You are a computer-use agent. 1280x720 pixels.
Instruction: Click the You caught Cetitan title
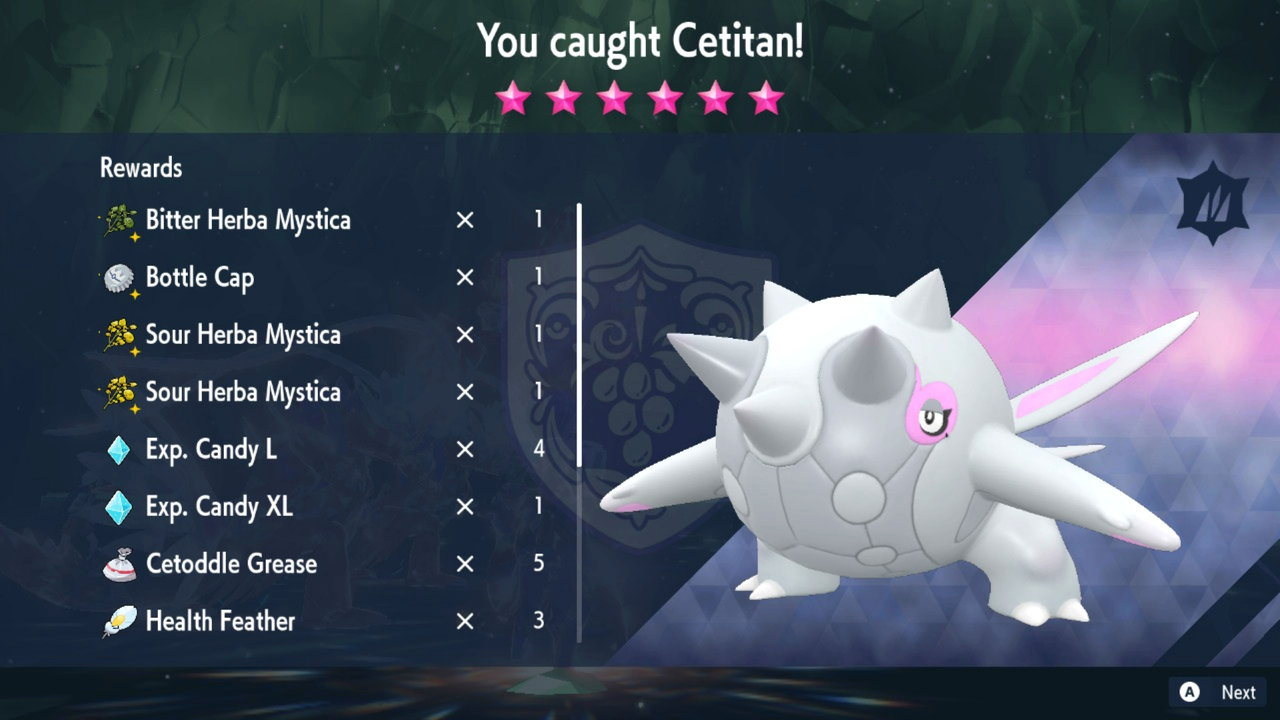(x=640, y=42)
